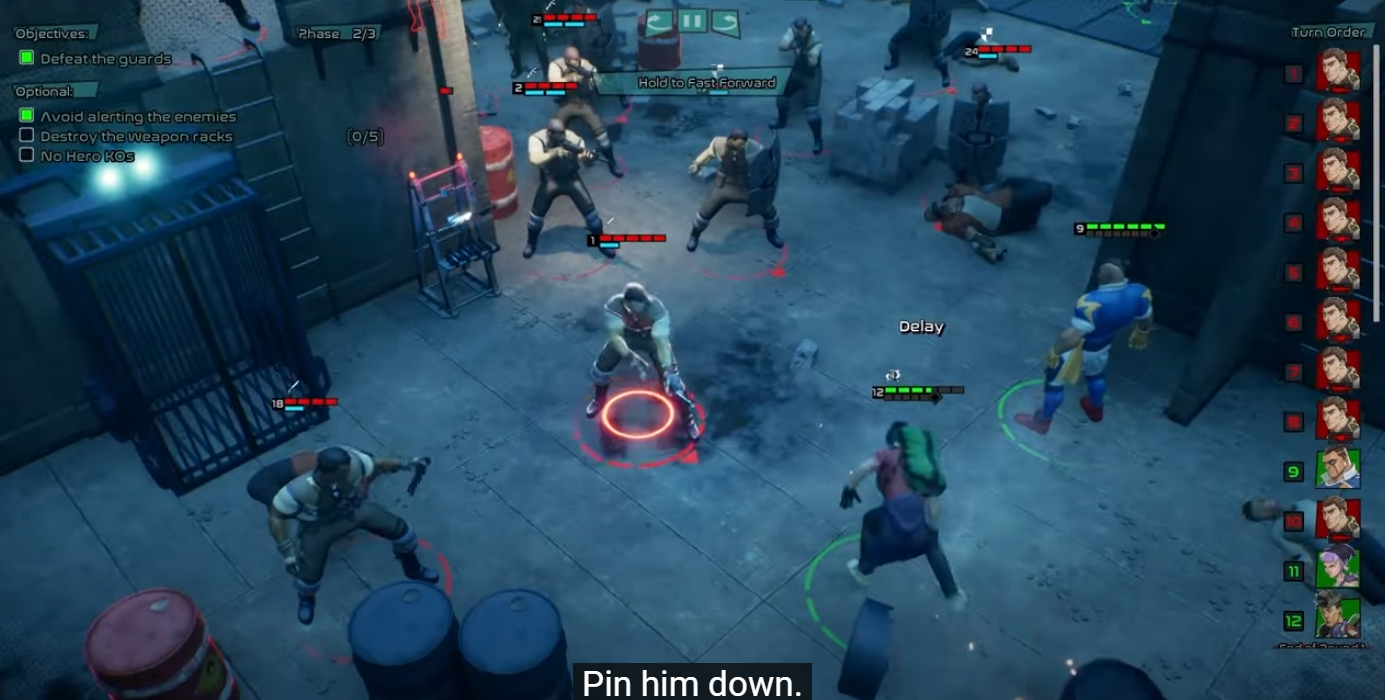Image resolution: width=1385 pixels, height=700 pixels.
Task: Select the hat-wearing hero portrait numbered 12
Action: 1337,618
